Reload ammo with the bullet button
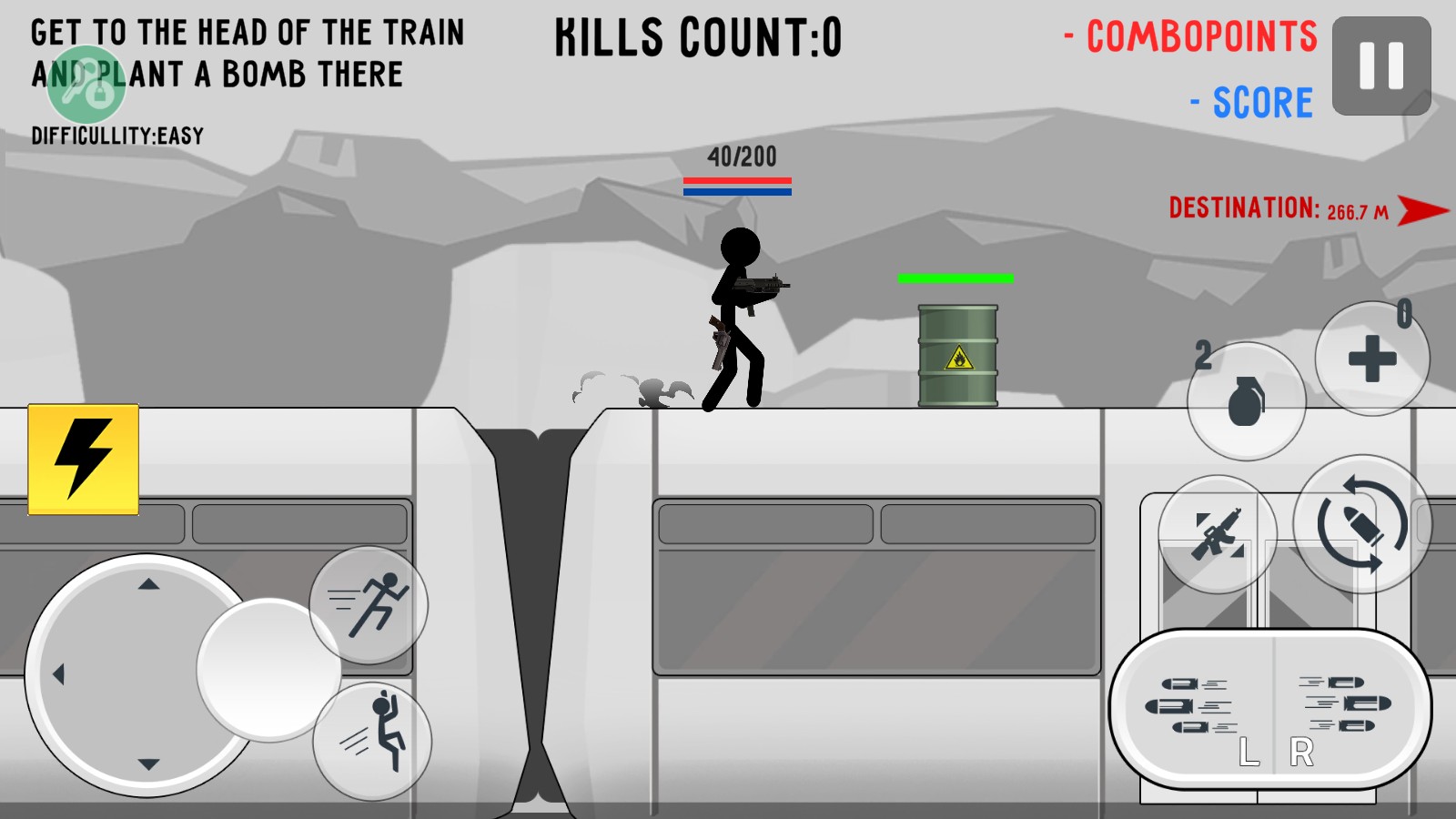Screen dimensions: 1456x819 [1361, 525]
